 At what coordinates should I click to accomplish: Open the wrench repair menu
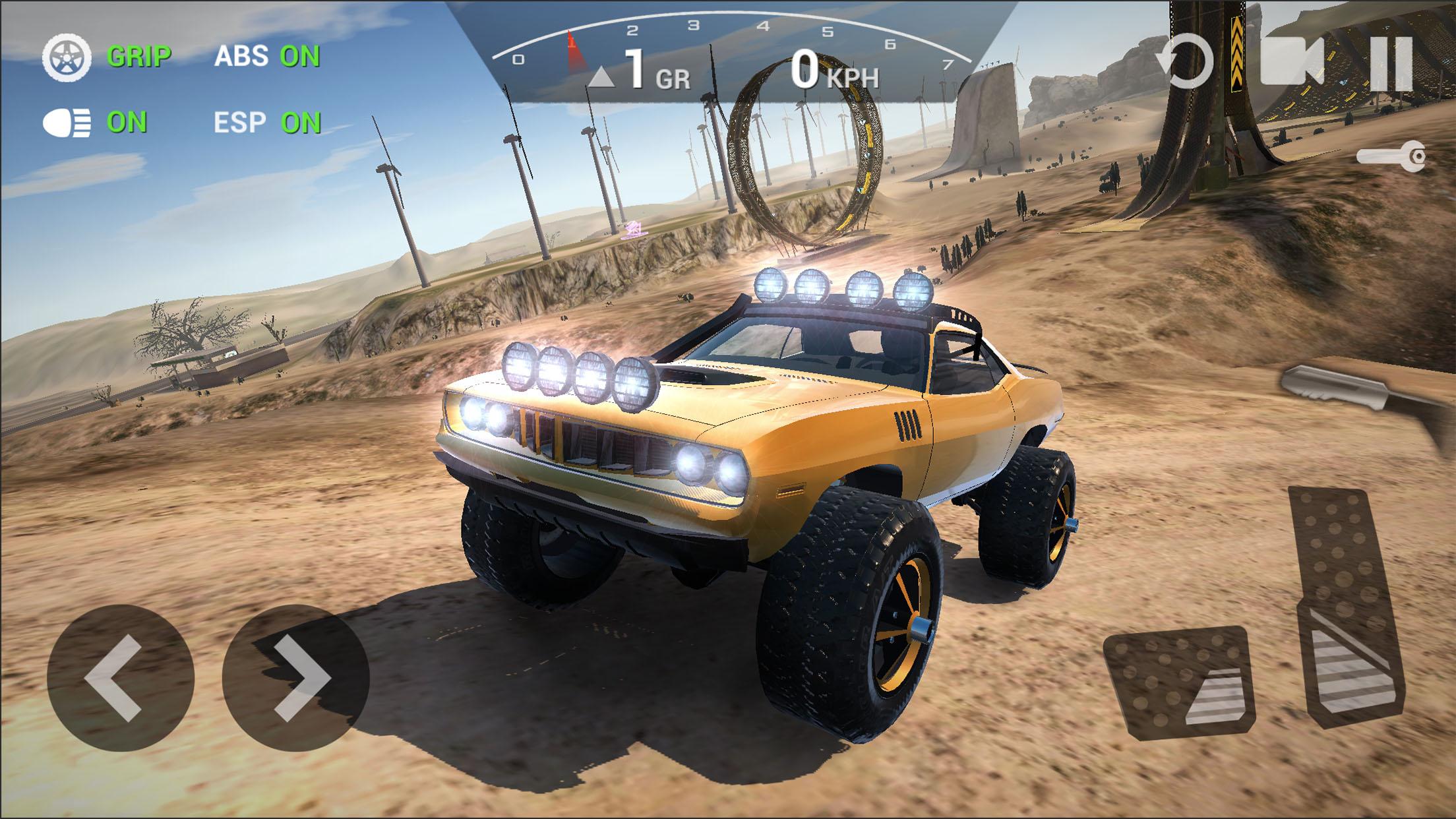[1391, 157]
